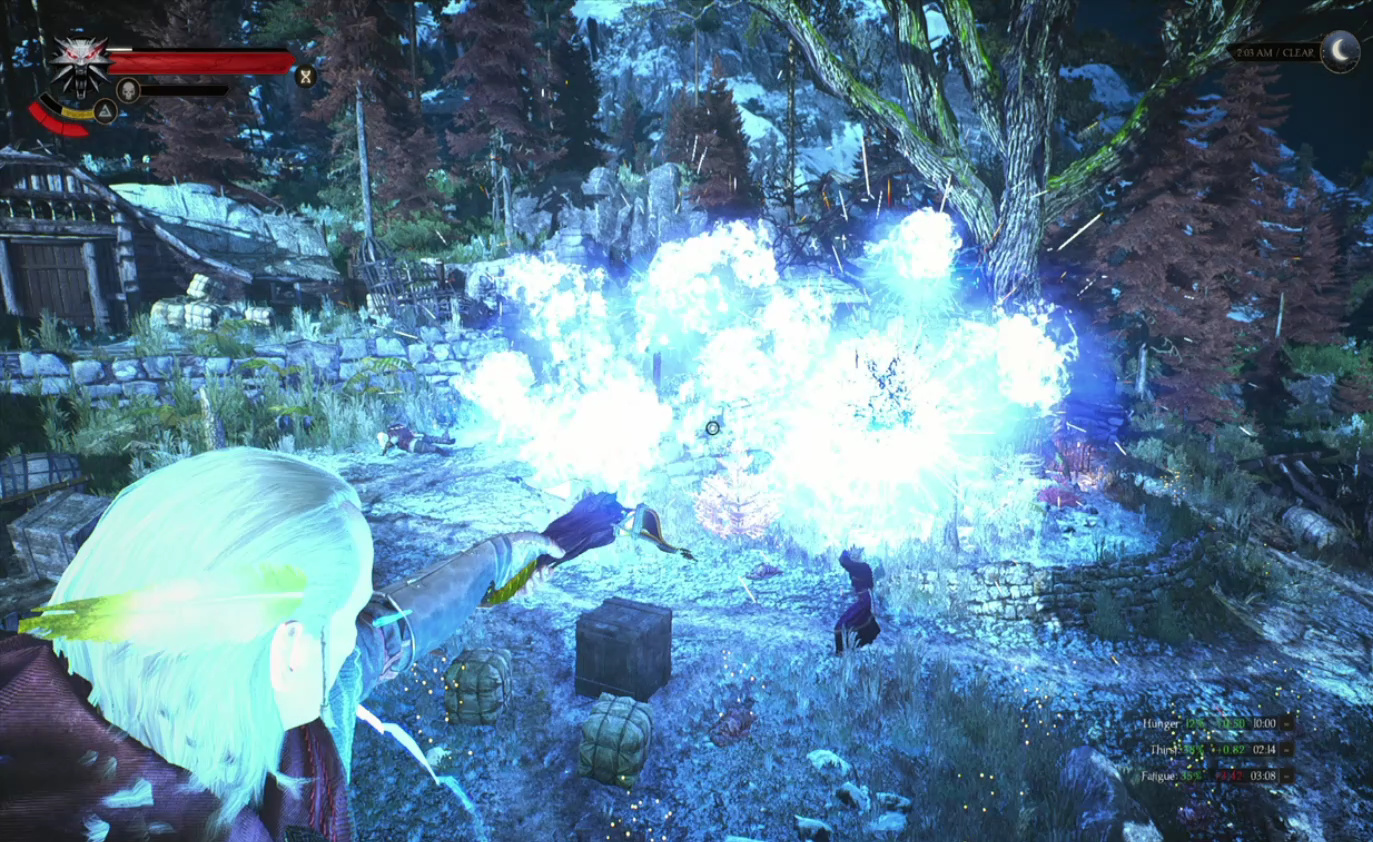Click the wolf medallion icon
Screen dimensions: 1373x842
point(79,64)
